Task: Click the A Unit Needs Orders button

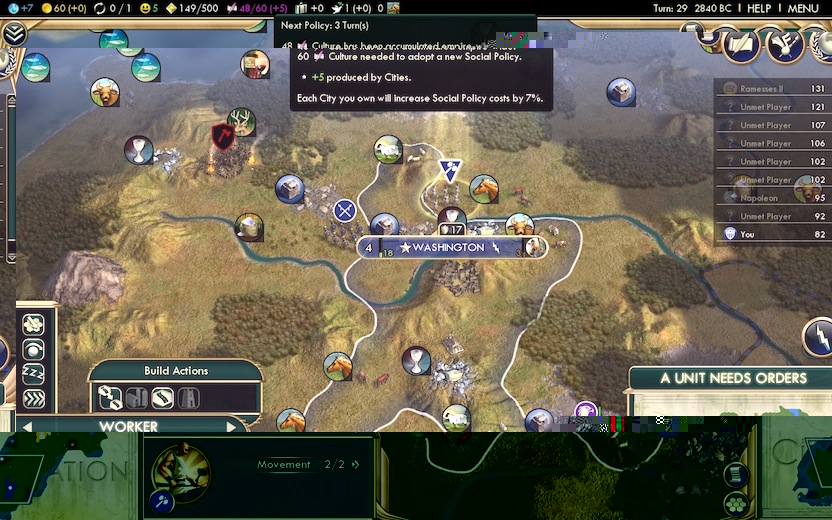Action: click(x=733, y=378)
